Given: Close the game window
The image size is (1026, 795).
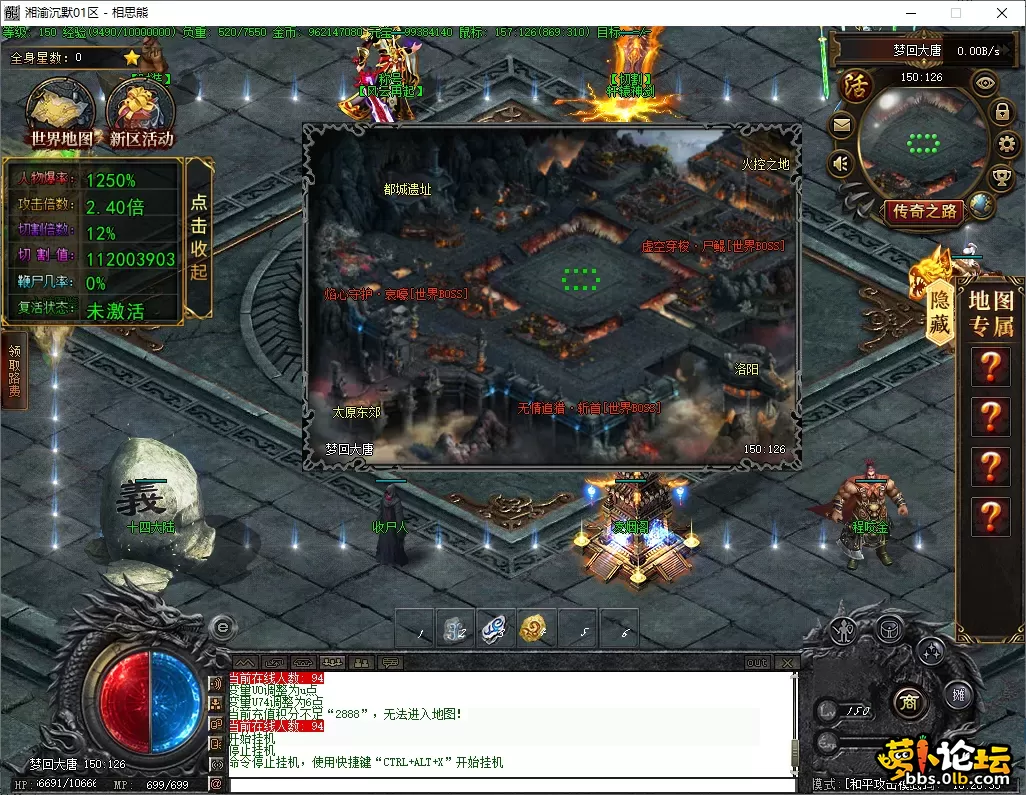Looking at the screenshot, I should (x=1001, y=13).
